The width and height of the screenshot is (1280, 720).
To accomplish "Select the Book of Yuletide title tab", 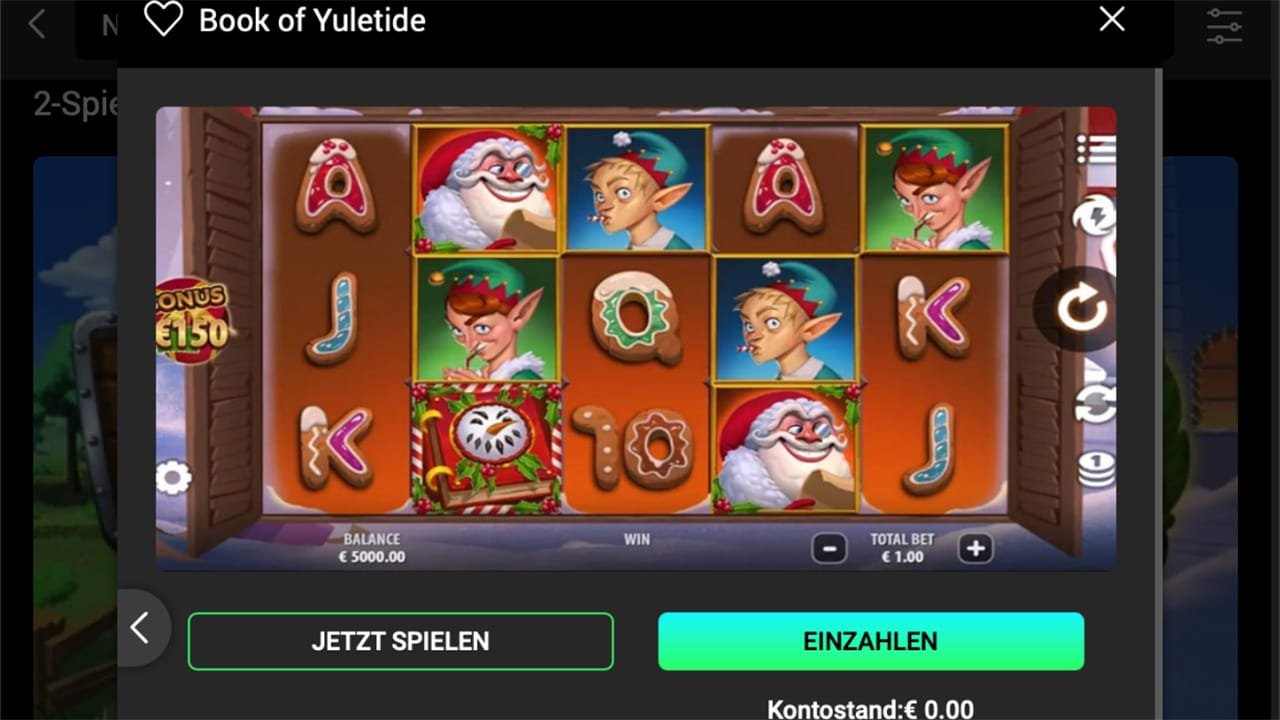I will 312,20.
